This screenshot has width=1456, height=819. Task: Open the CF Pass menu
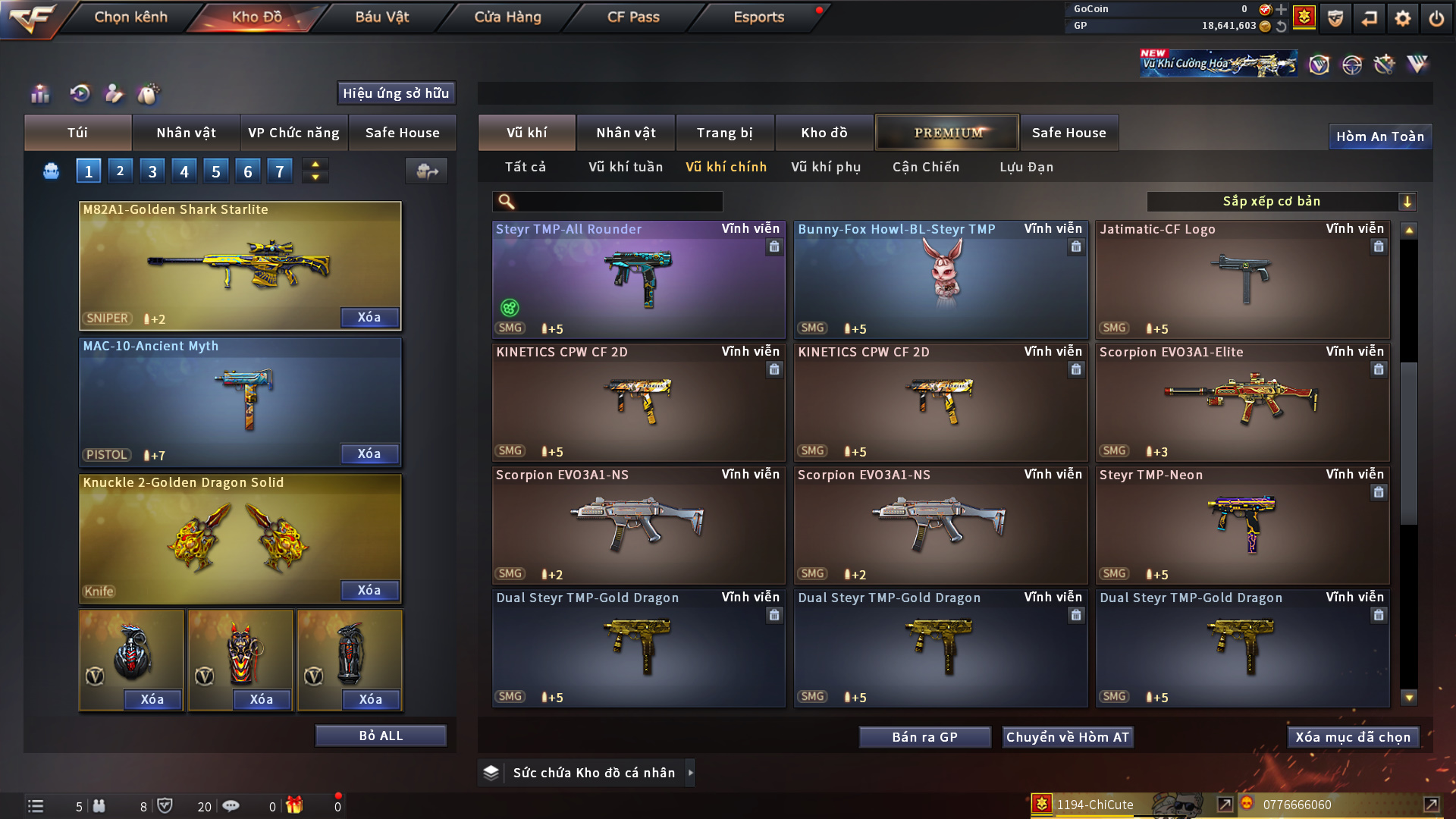[x=633, y=17]
